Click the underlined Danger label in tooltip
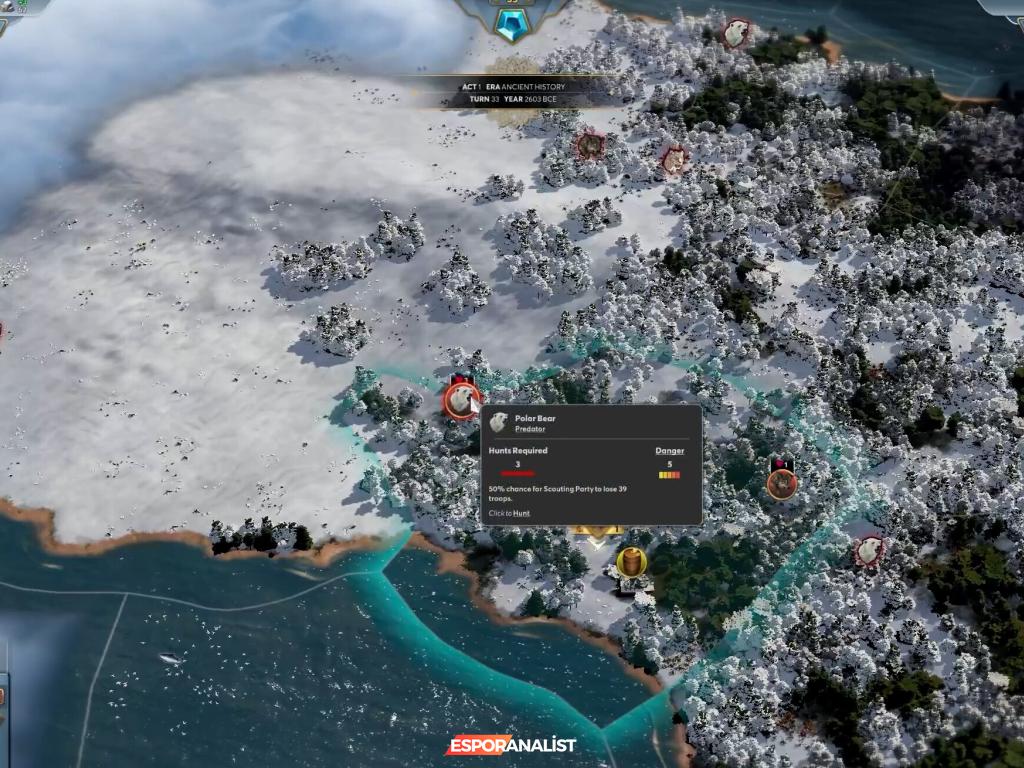This screenshot has width=1024, height=768. [670, 451]
